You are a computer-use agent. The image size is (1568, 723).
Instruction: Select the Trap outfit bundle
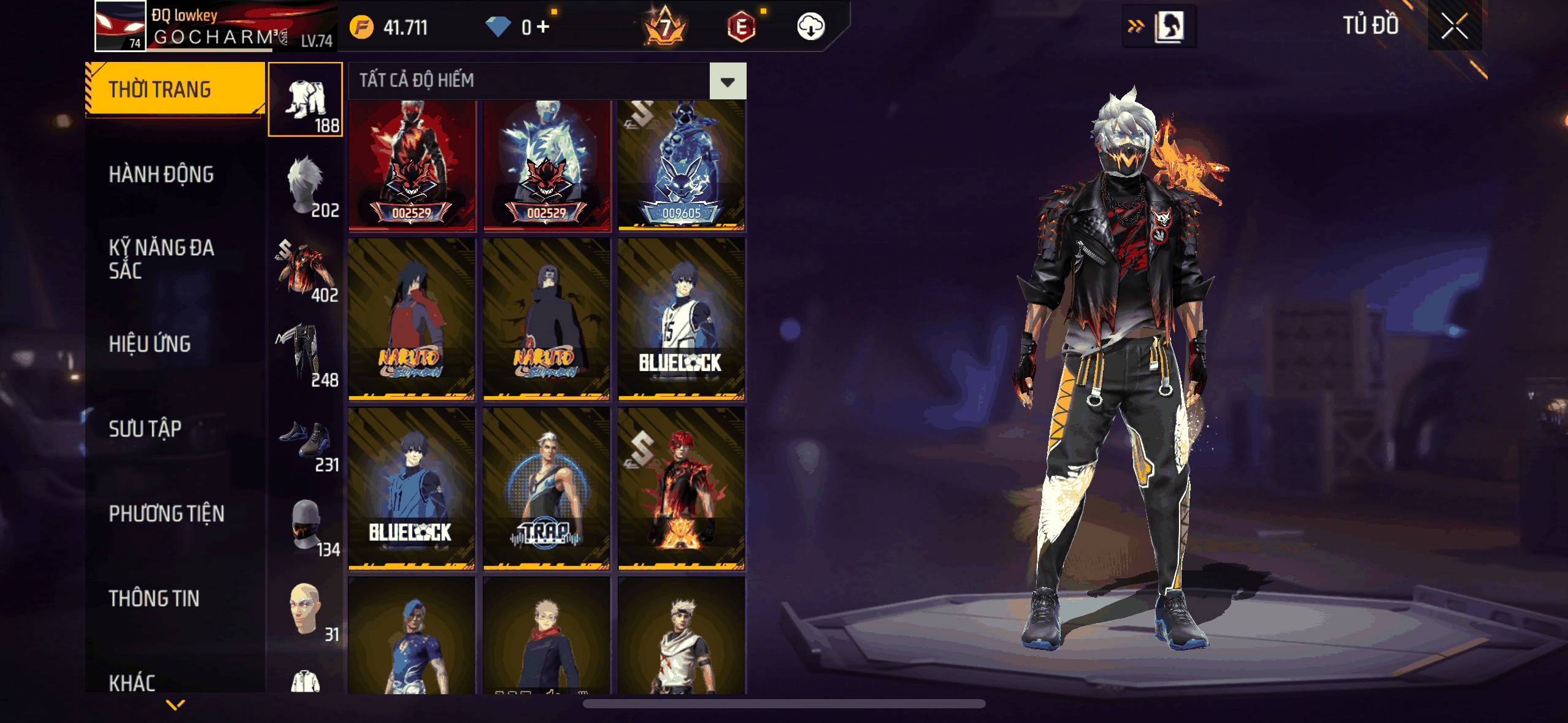coord(546,489)
